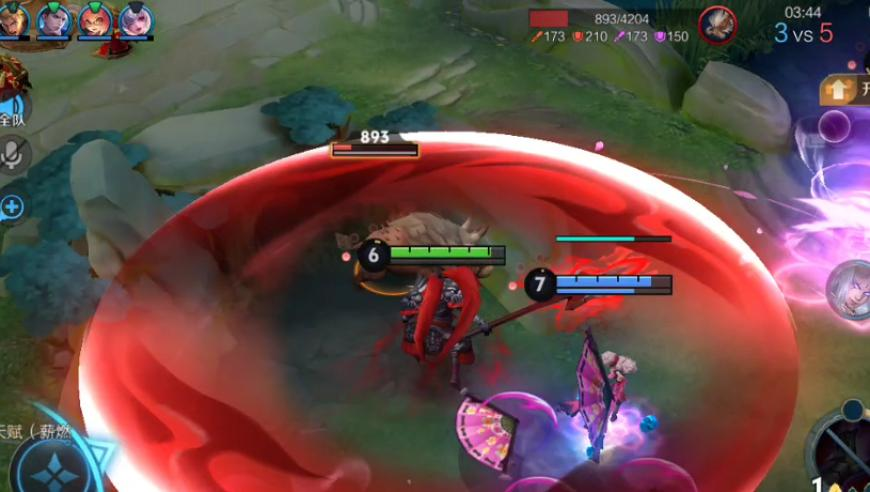Select the dark-haired teammate portrait
The image size is (870, 492).
pos(54,19)
